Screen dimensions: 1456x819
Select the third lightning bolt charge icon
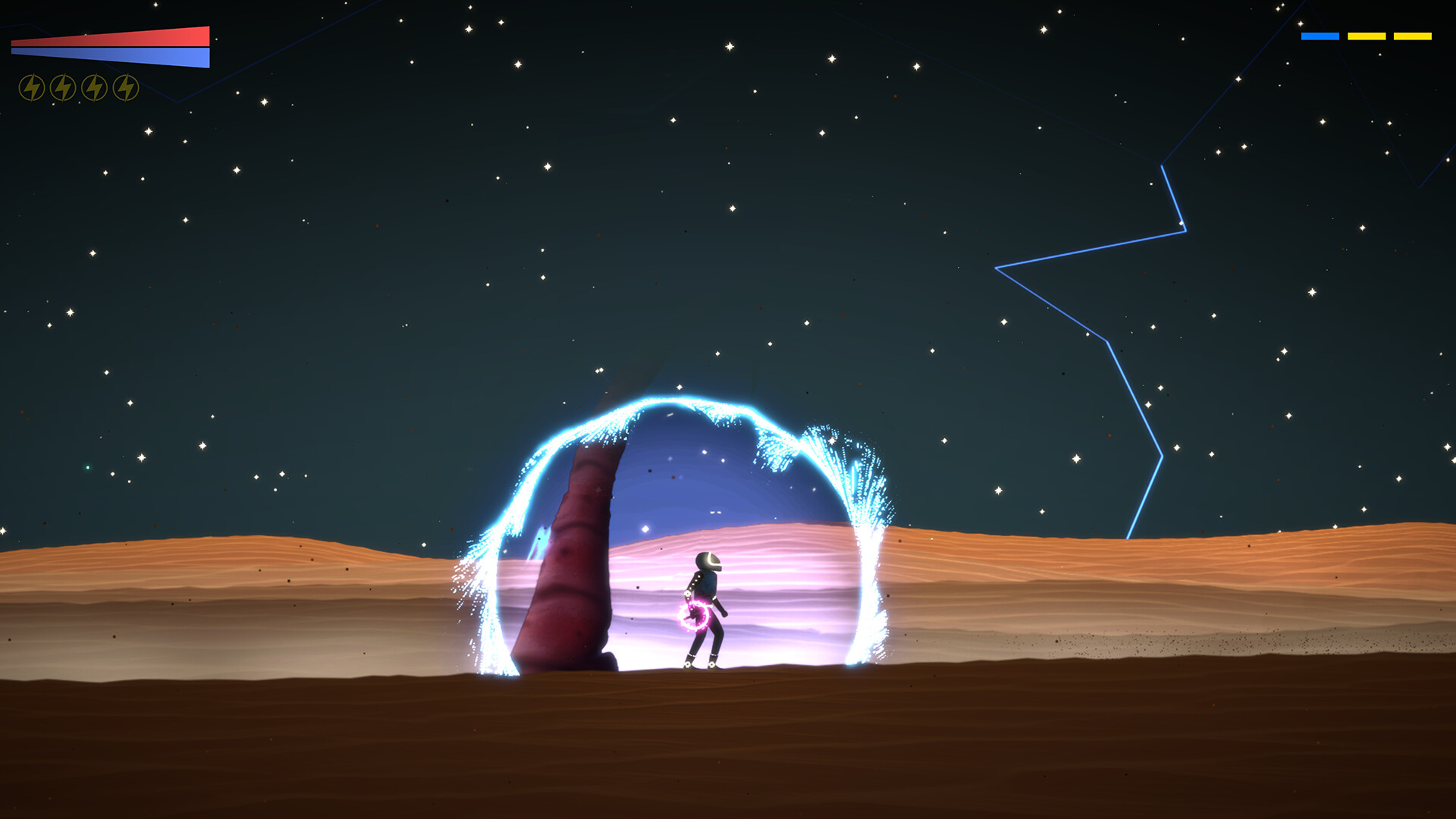click(x=95, y=86)
